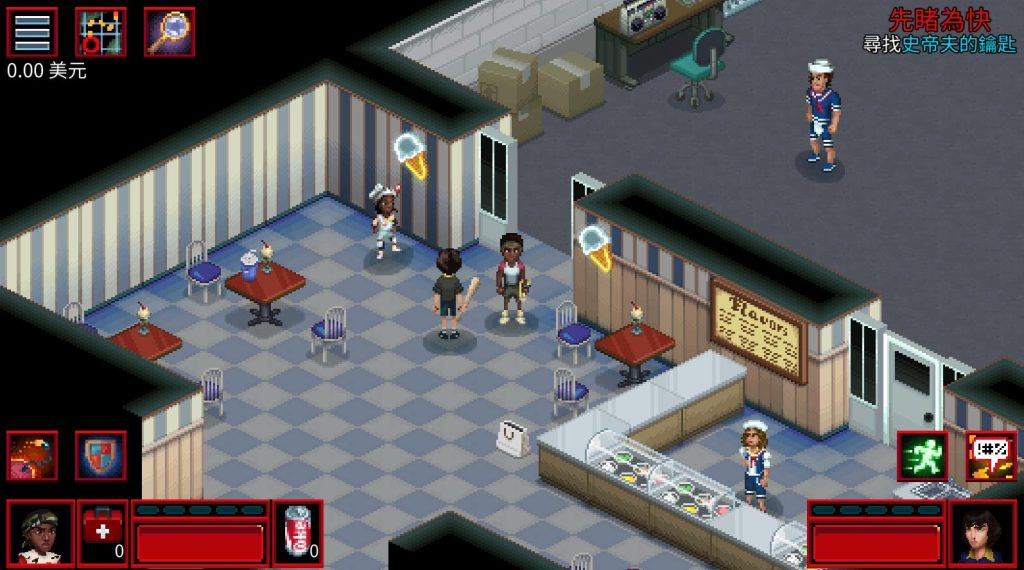Open the hamburger menu
This screenshot has width=1024, height=570.
point(32,32)
